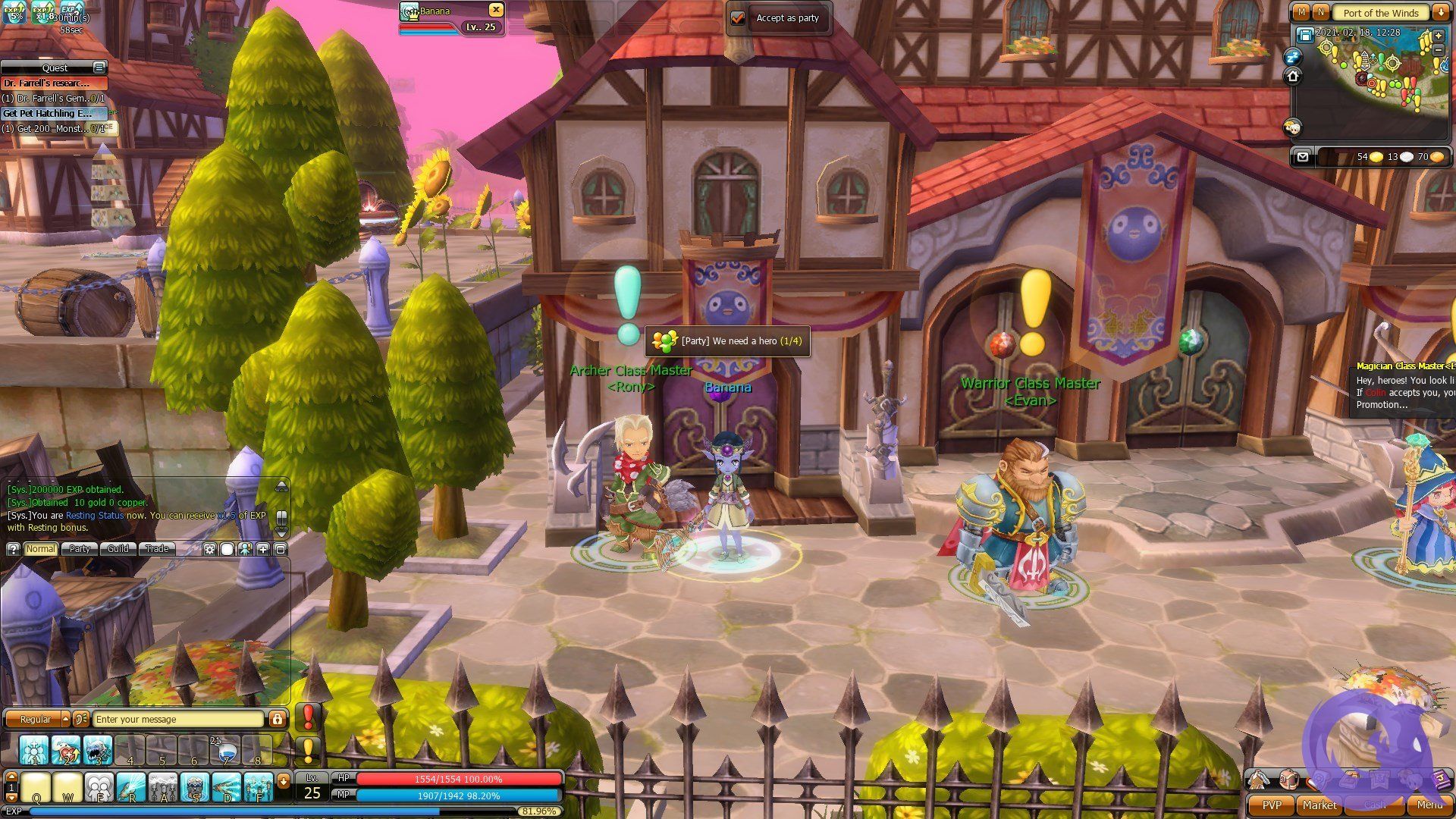
Task: Use the blue potion in slot 7
Action: tap(225, 751)
